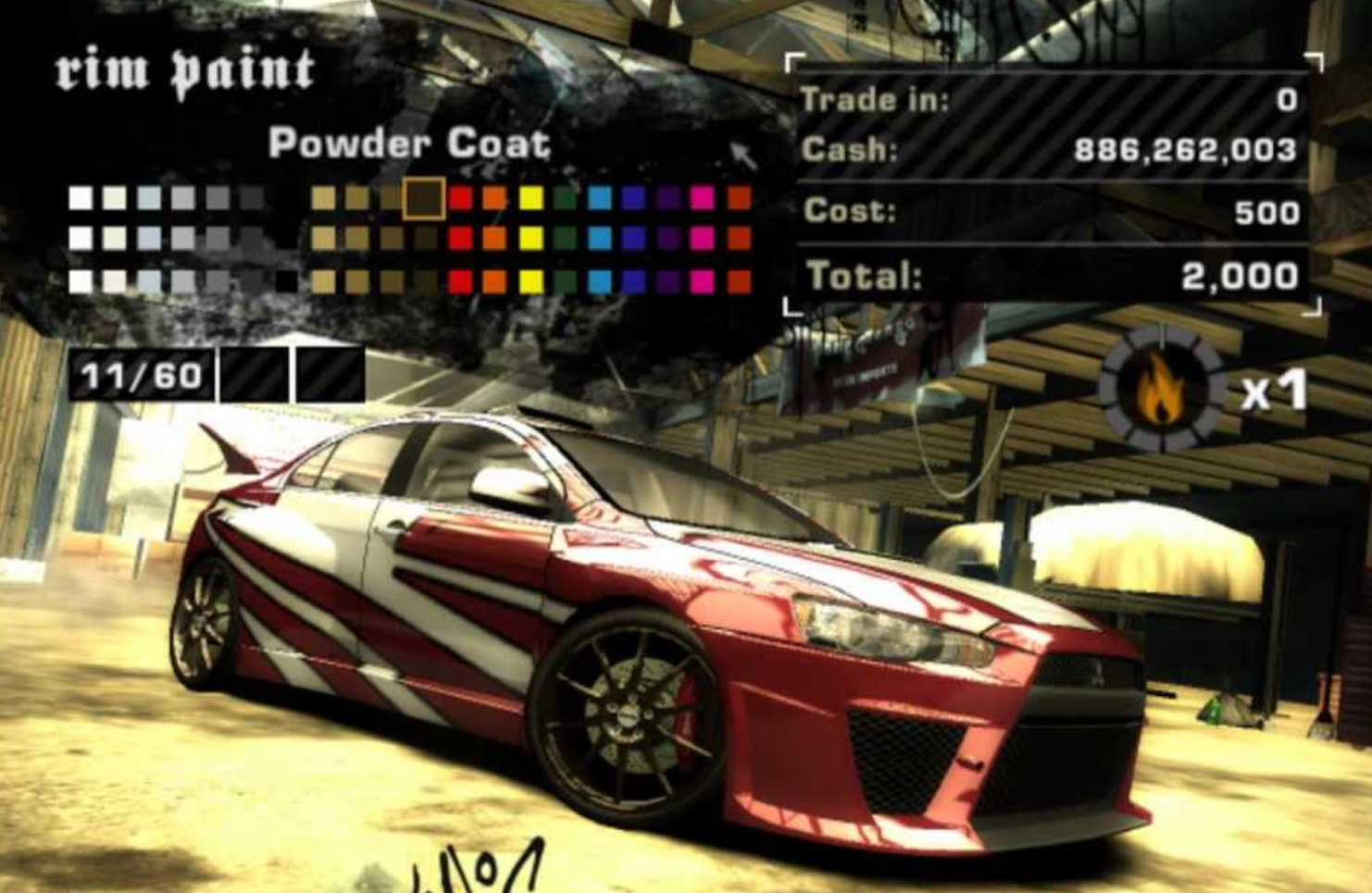Select the bright red rim paint color
Screen dimensions: 1372x893
[x=459, y=199]
